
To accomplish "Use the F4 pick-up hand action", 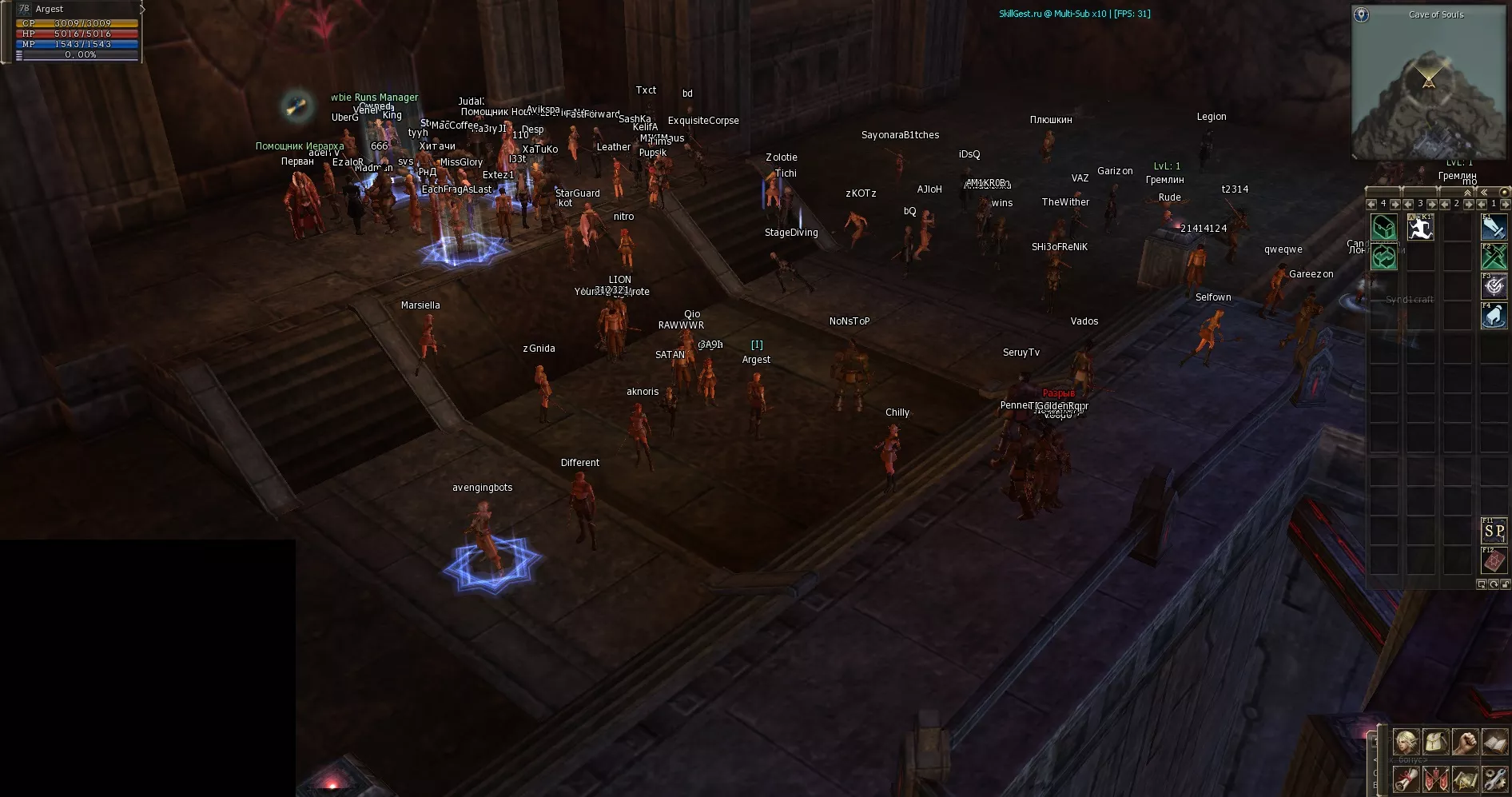I will tap(1494, 316).
